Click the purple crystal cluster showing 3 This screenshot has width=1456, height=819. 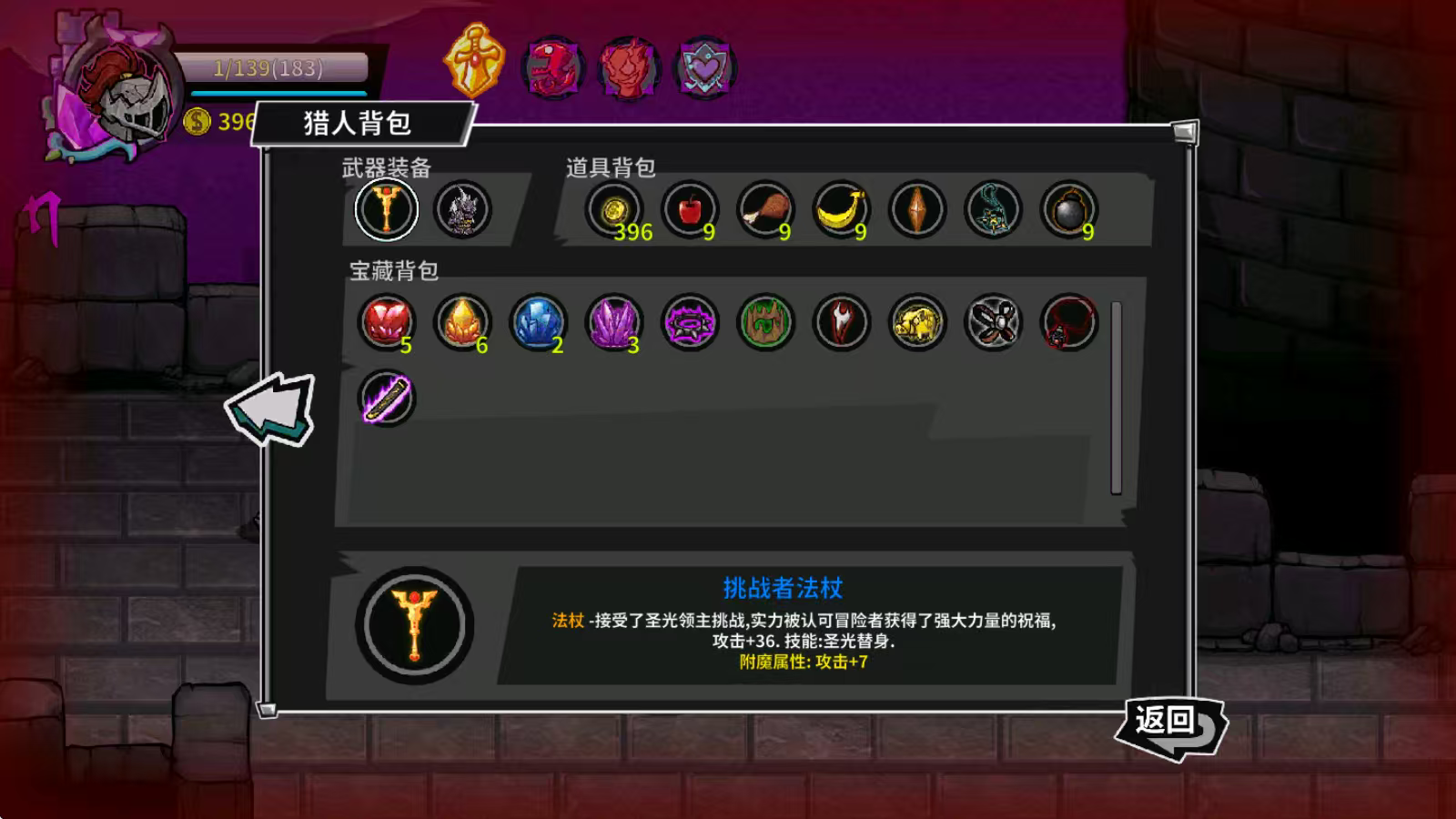coord(614,322)
